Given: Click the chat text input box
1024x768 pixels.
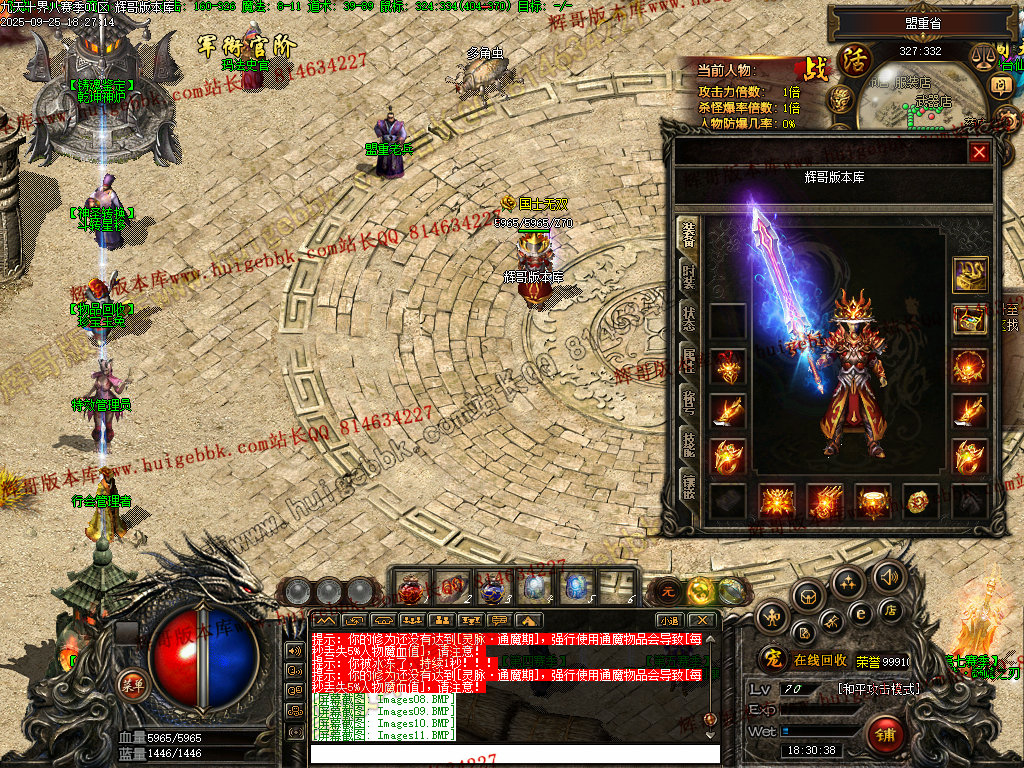Looking at the screenshot, I should coord(515,753).
